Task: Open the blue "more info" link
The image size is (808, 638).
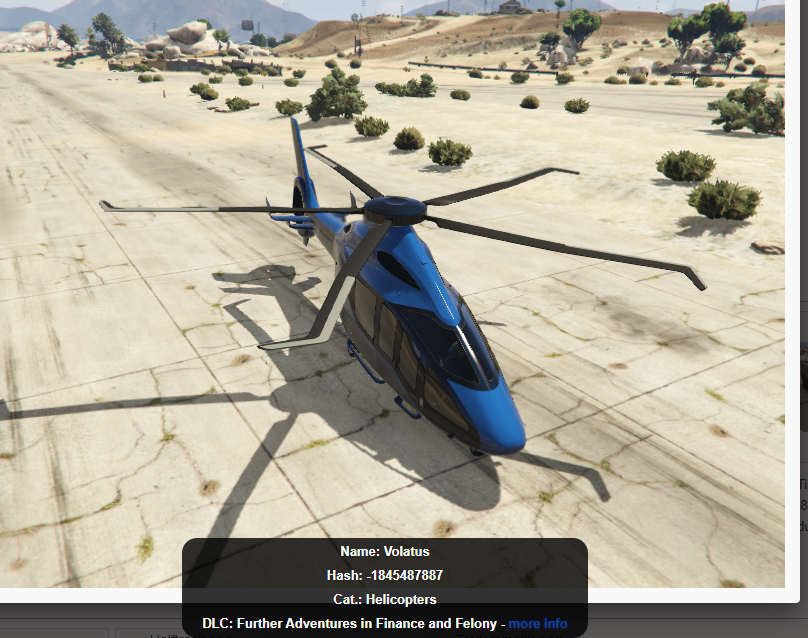Action: click(538, 624)
